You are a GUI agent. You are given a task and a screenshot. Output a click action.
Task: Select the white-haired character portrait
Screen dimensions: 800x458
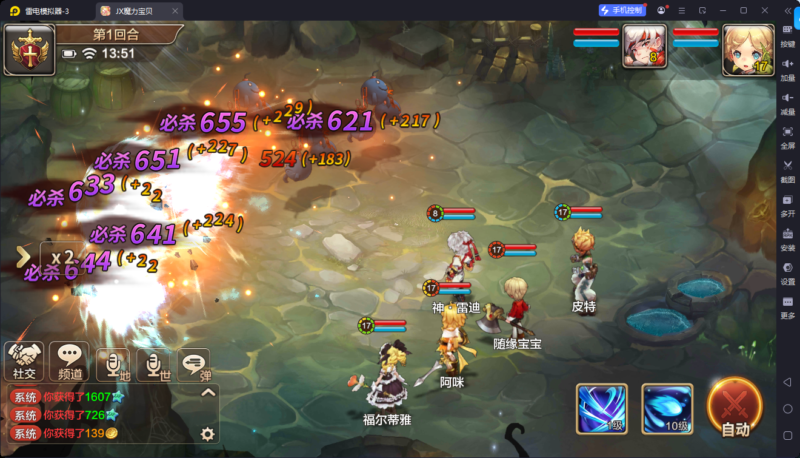tap(645, 45)
